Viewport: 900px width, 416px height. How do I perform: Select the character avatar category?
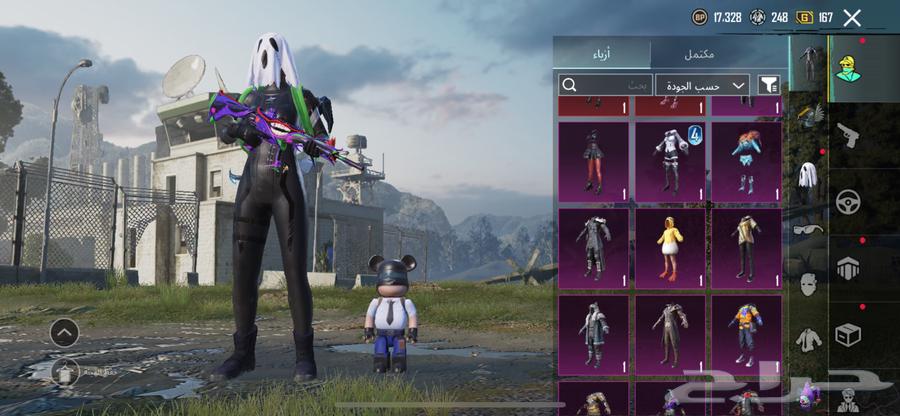849,68
